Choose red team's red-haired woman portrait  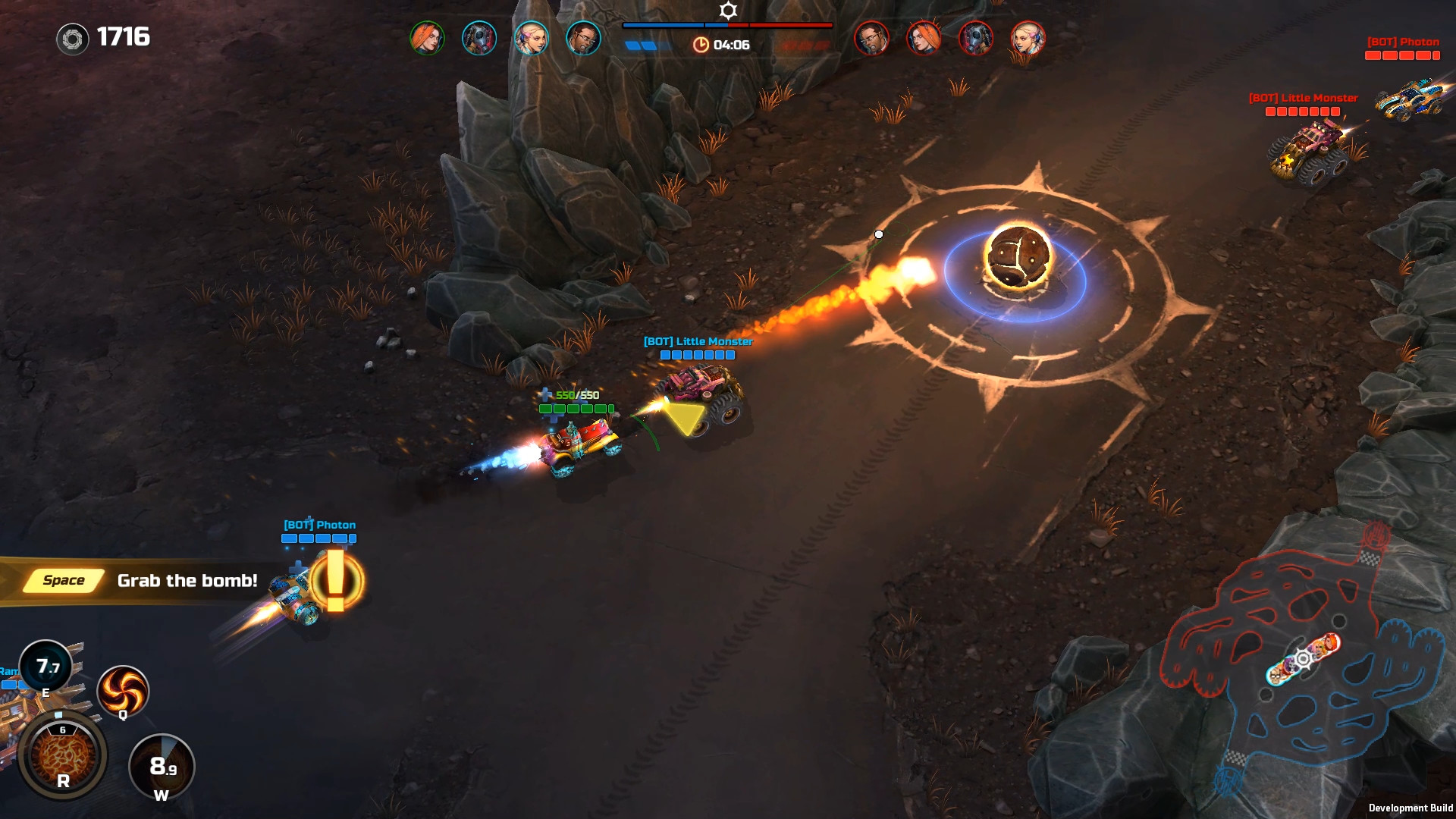pyautogui.click(x=924, y=38)
